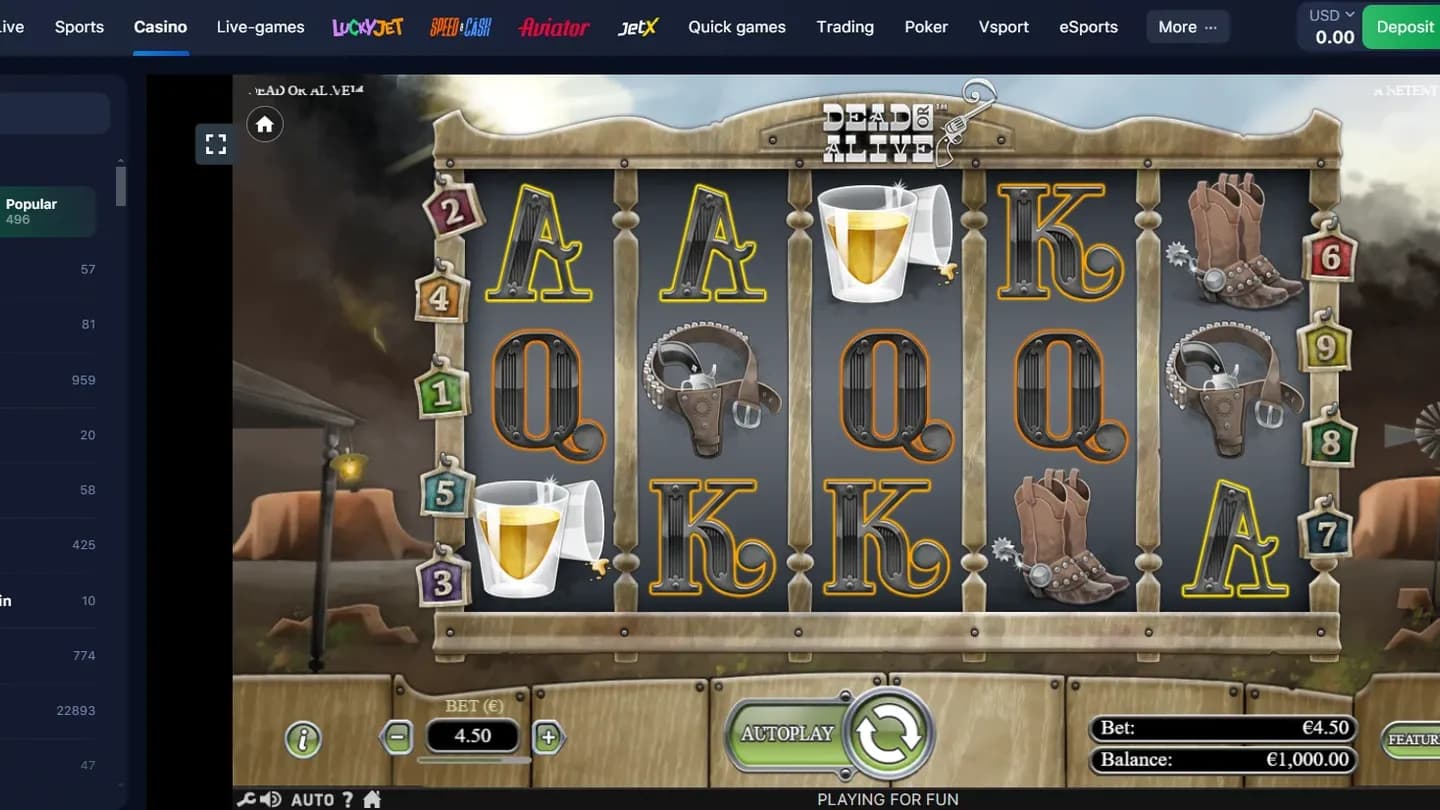Open the Lucky Jet game icon
The height and width of the screenshot is (810, 1440).
367,27
